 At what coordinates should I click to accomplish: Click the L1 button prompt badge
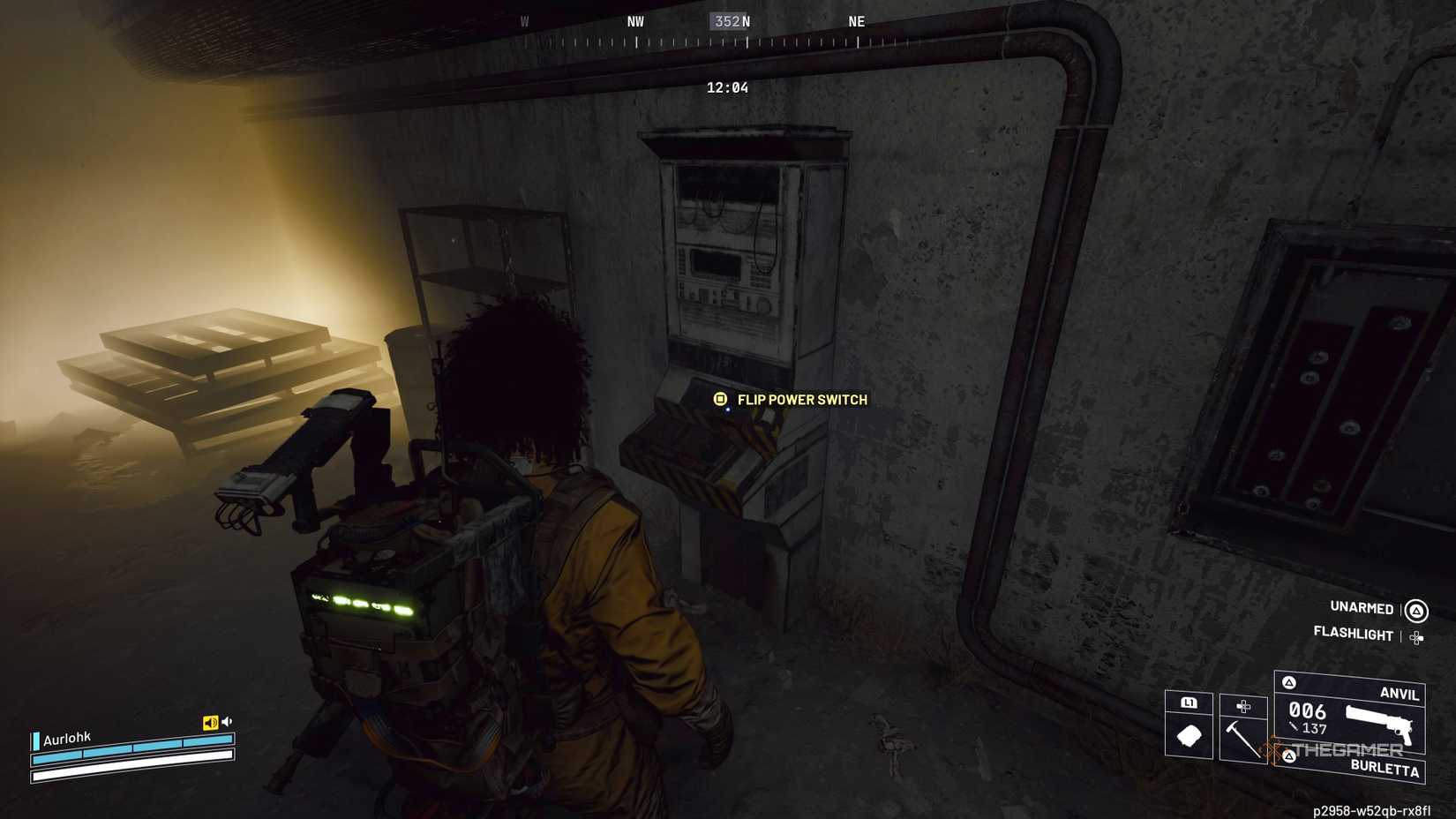(x=1189, y=703)
